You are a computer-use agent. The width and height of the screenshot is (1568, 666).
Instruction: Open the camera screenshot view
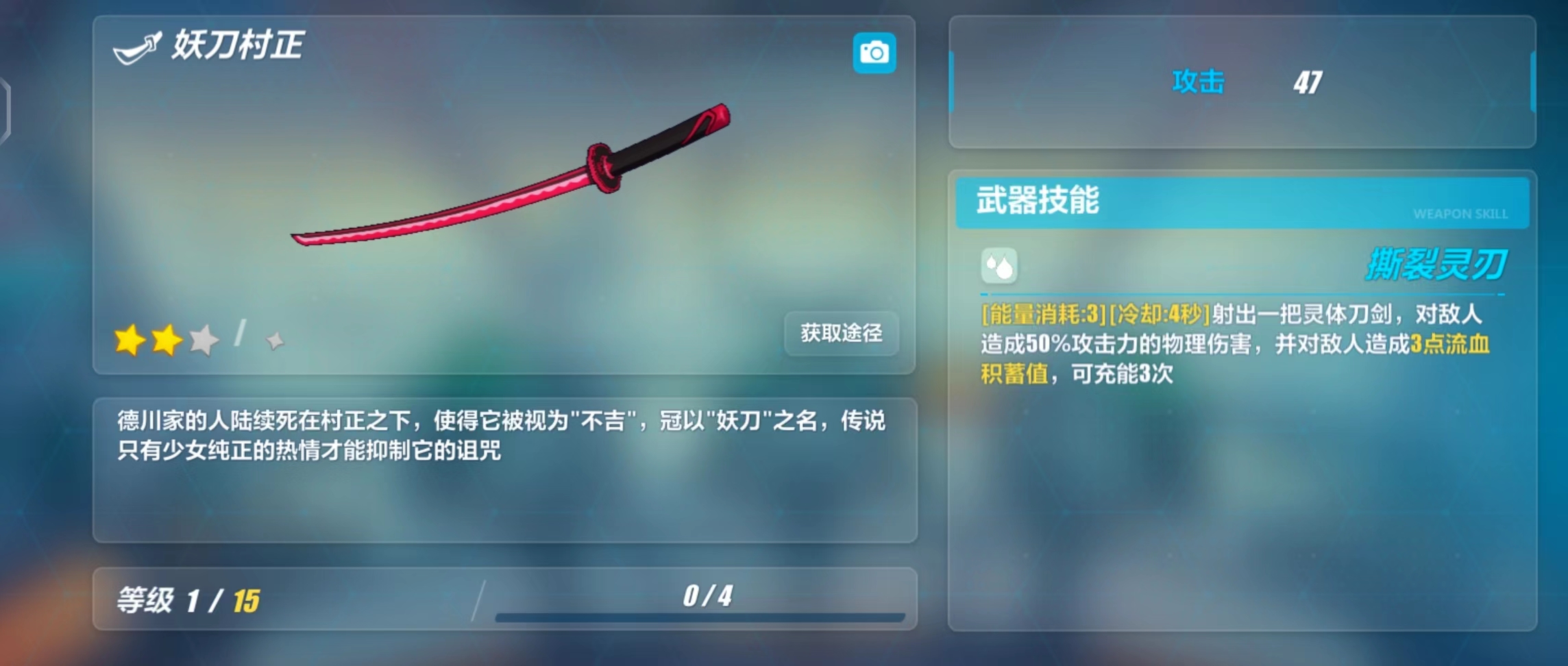[x=874, y=53]
